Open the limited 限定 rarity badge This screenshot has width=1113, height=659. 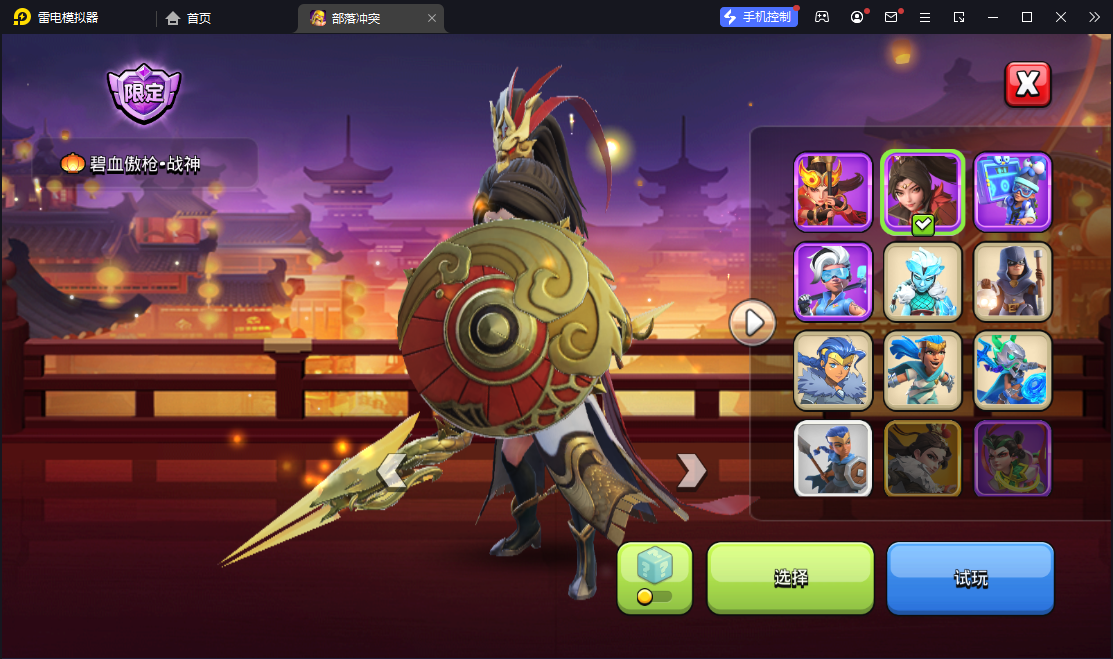point(144,93)
